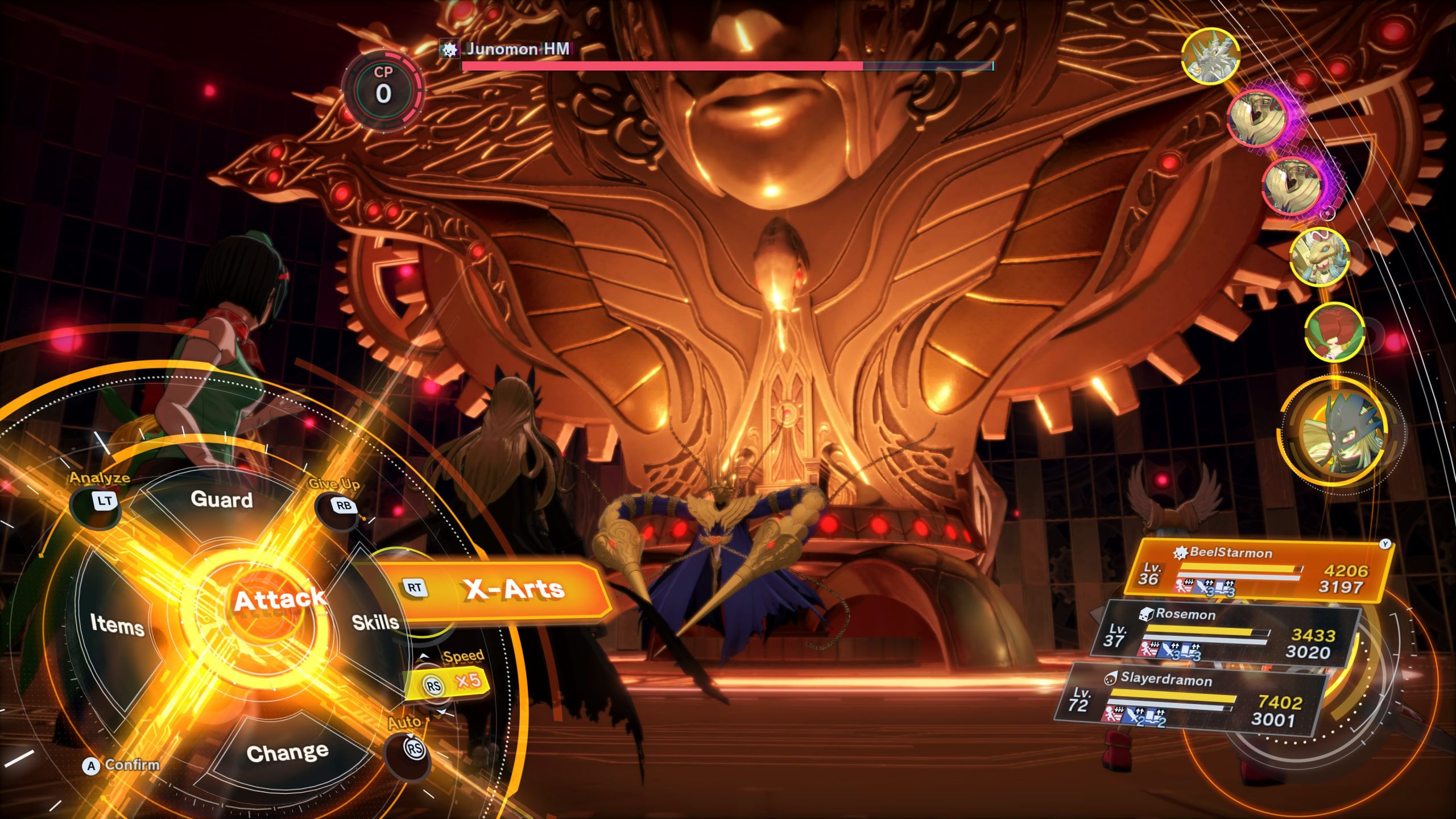Select the BeelStarmon party panel
Viewport: 1456px width, 819px height.
coord(1257,572)
